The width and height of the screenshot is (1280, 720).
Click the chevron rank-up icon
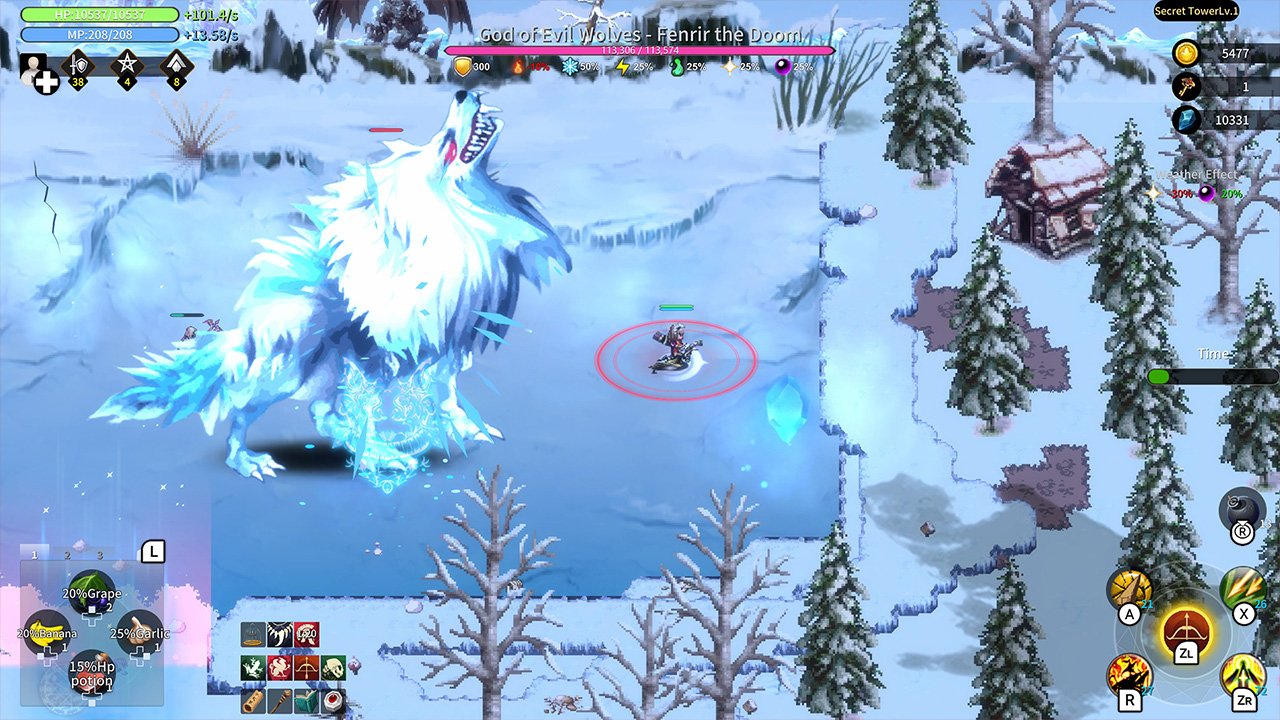click(176, 66)
